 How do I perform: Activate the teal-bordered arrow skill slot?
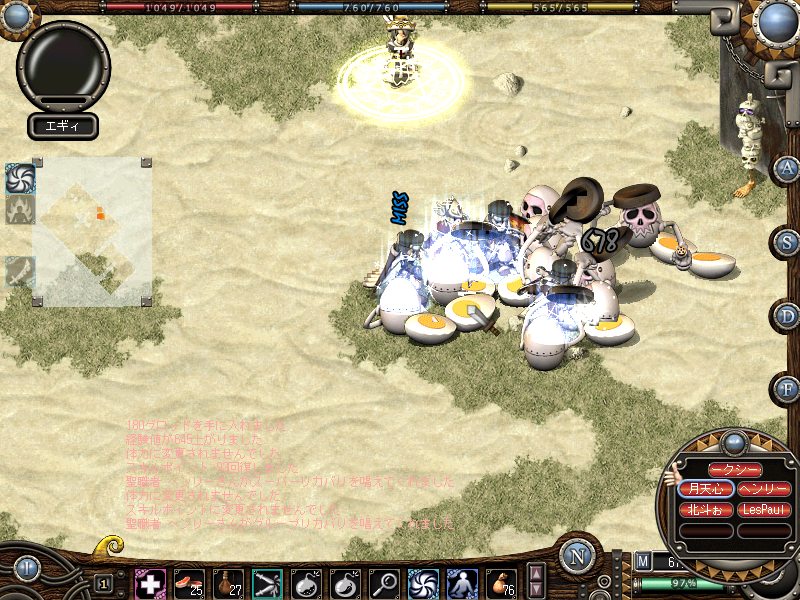(x=267, y=583)
